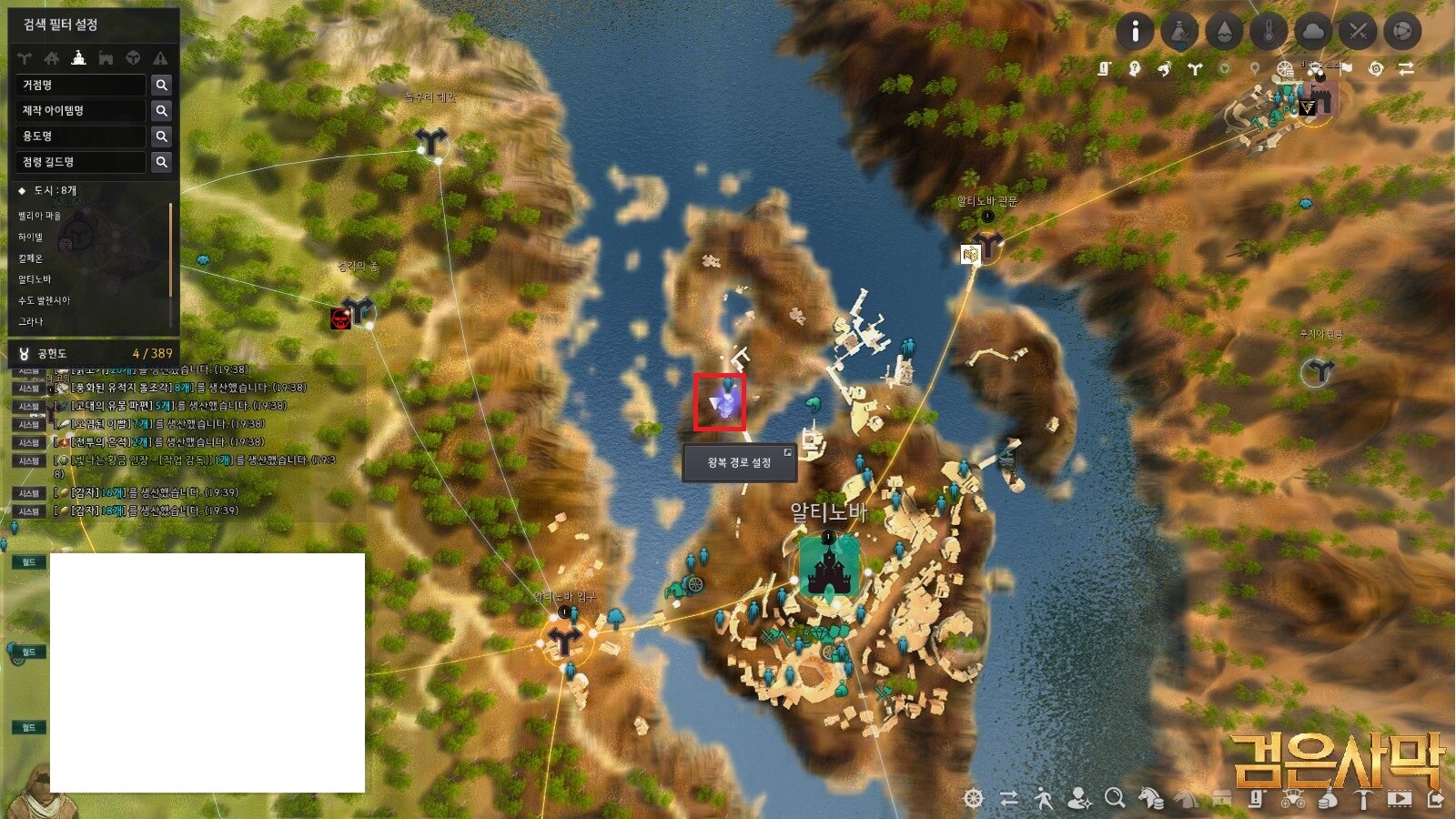Viewport: 1456px width, 819px height.
Task: Disable the town filter in search filter settings
Action: [78, 57]
